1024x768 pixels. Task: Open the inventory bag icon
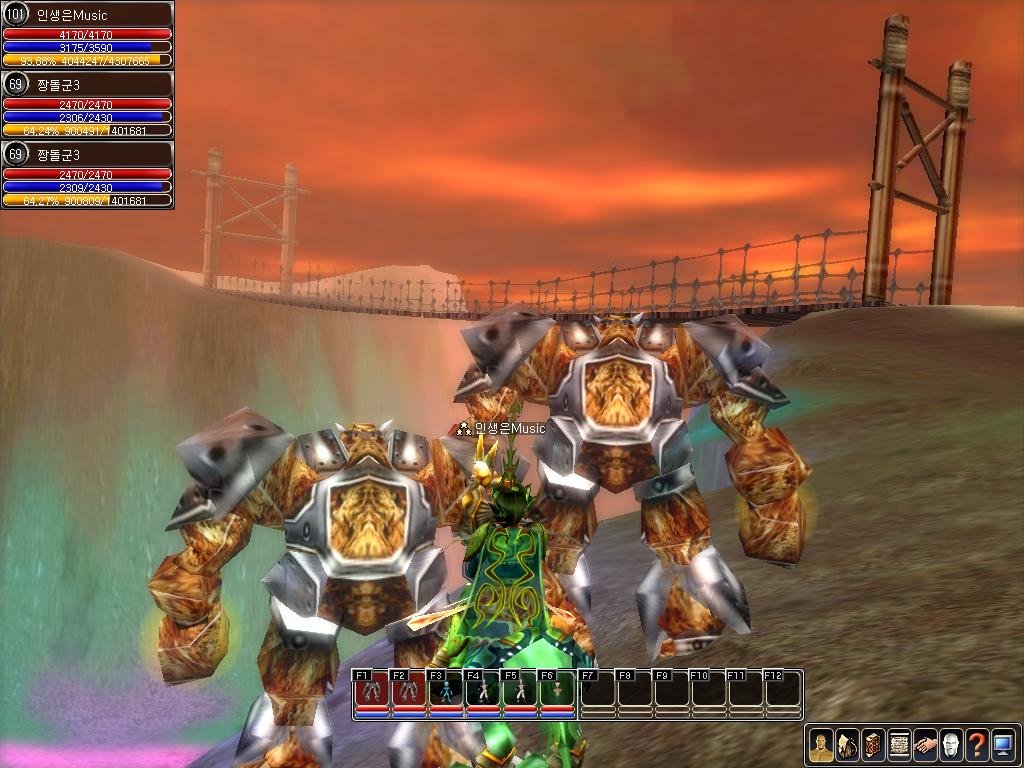pos(847,745)
